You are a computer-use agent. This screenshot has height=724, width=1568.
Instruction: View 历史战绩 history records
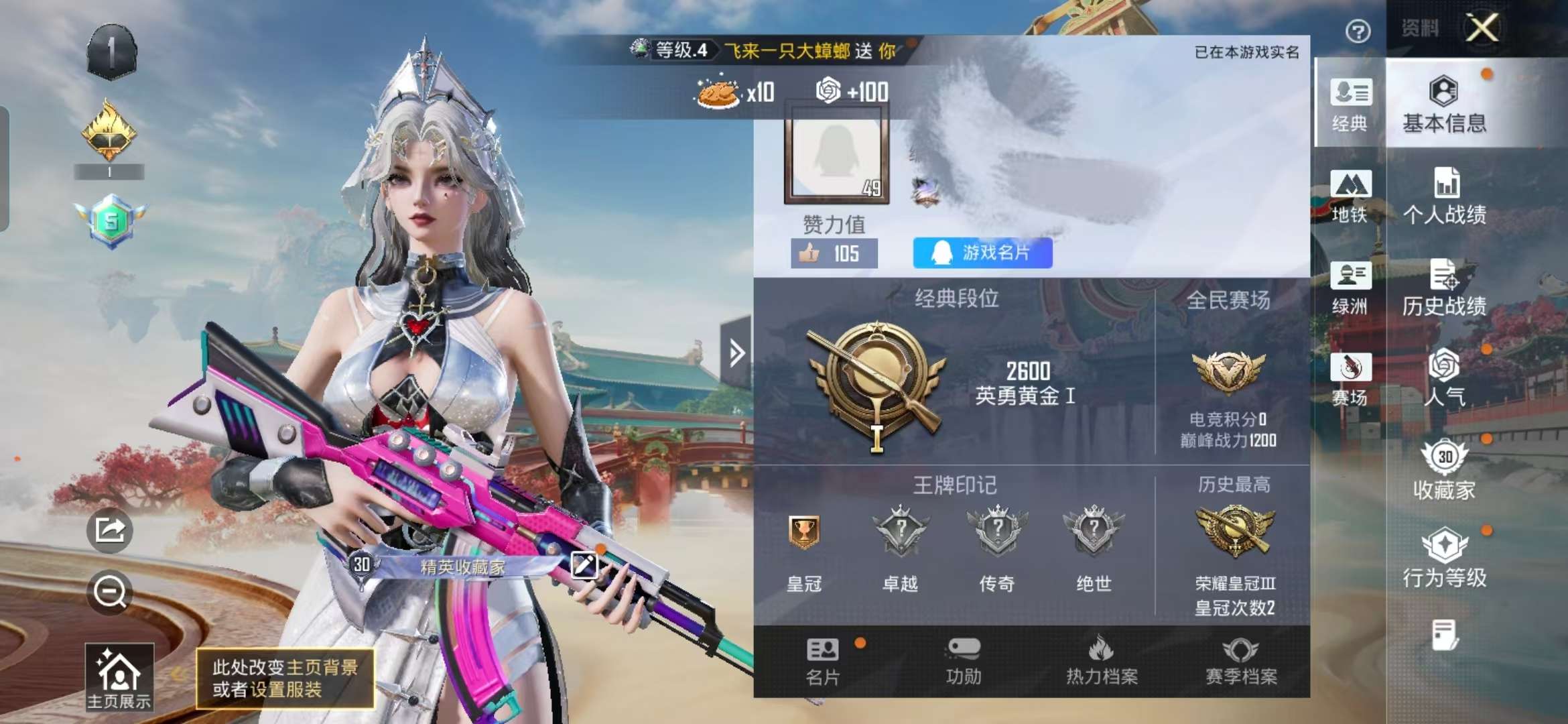(1445, 288)
